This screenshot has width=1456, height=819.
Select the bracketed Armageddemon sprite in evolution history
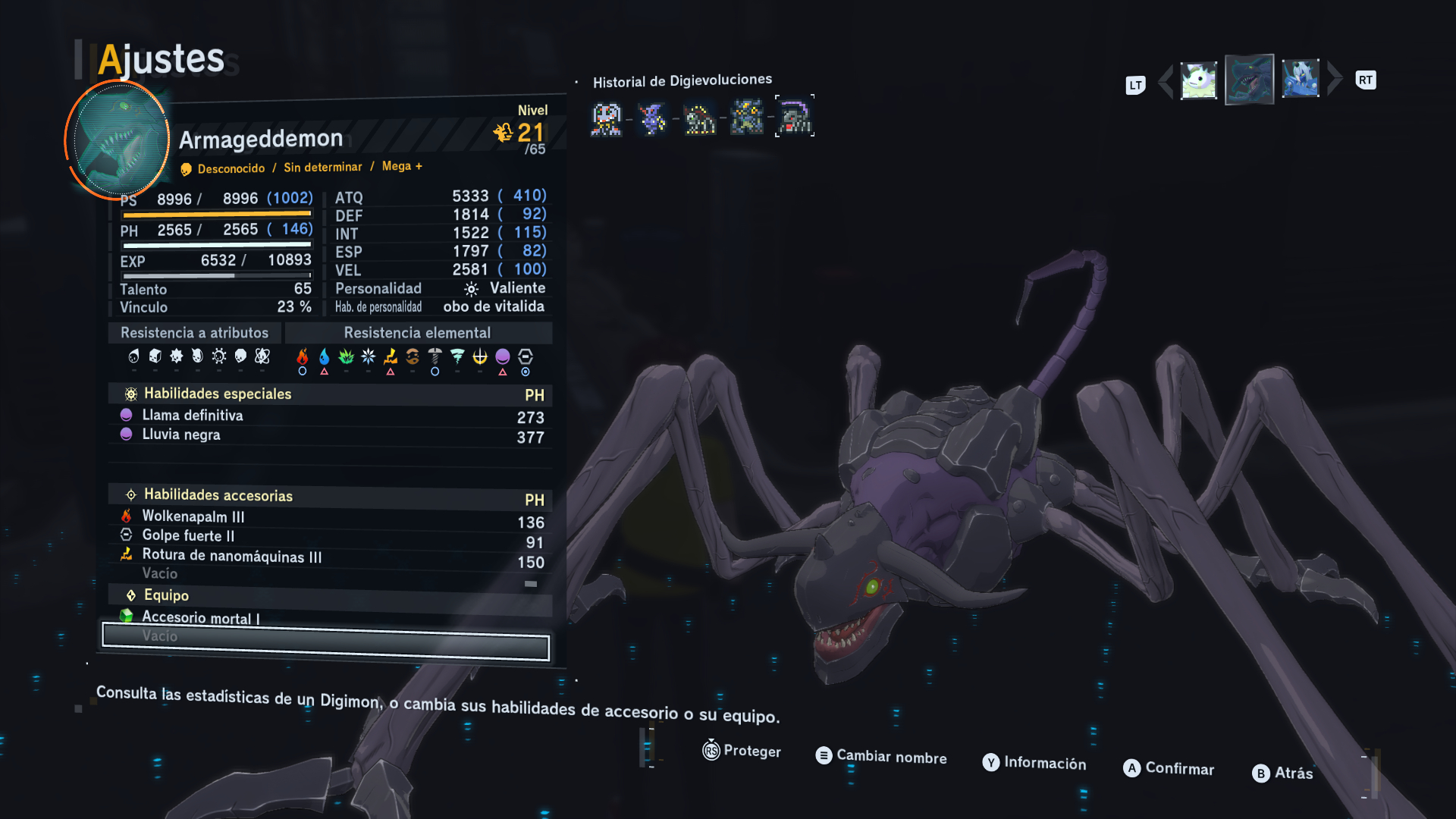tap(794, 117)
